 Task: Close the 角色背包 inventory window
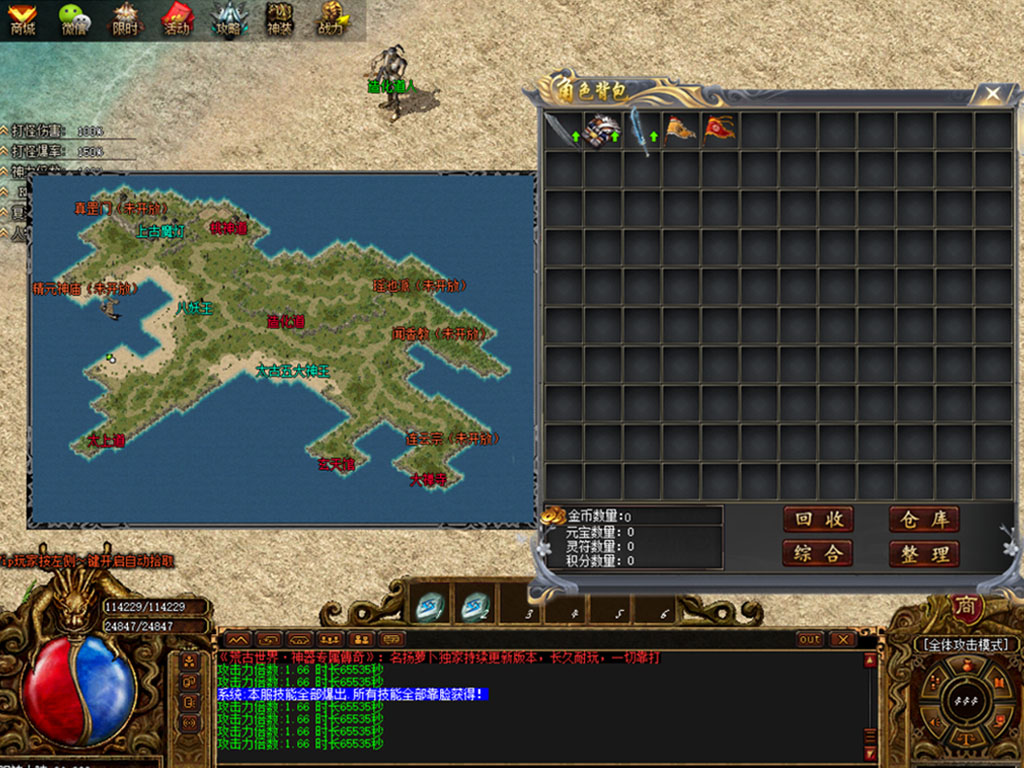[x=992, y=94]
